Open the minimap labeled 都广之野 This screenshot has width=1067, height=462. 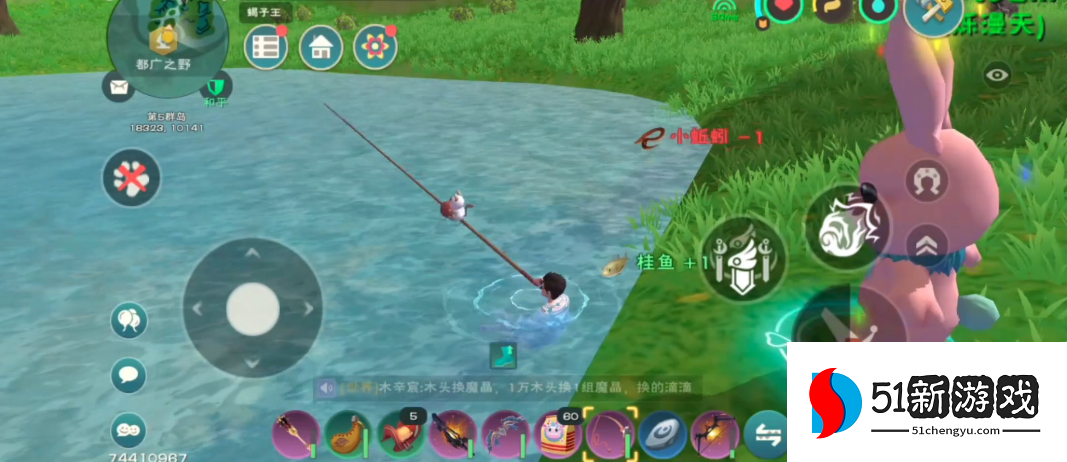tap(168, 35)
